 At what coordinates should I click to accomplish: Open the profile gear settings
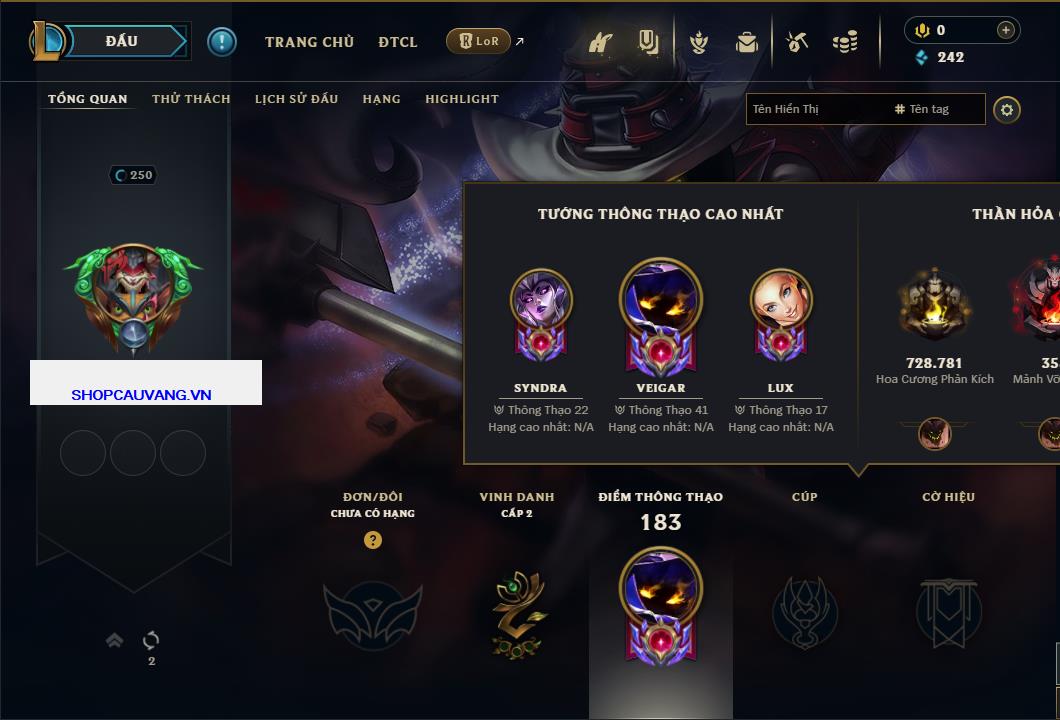pos(1007,109)
